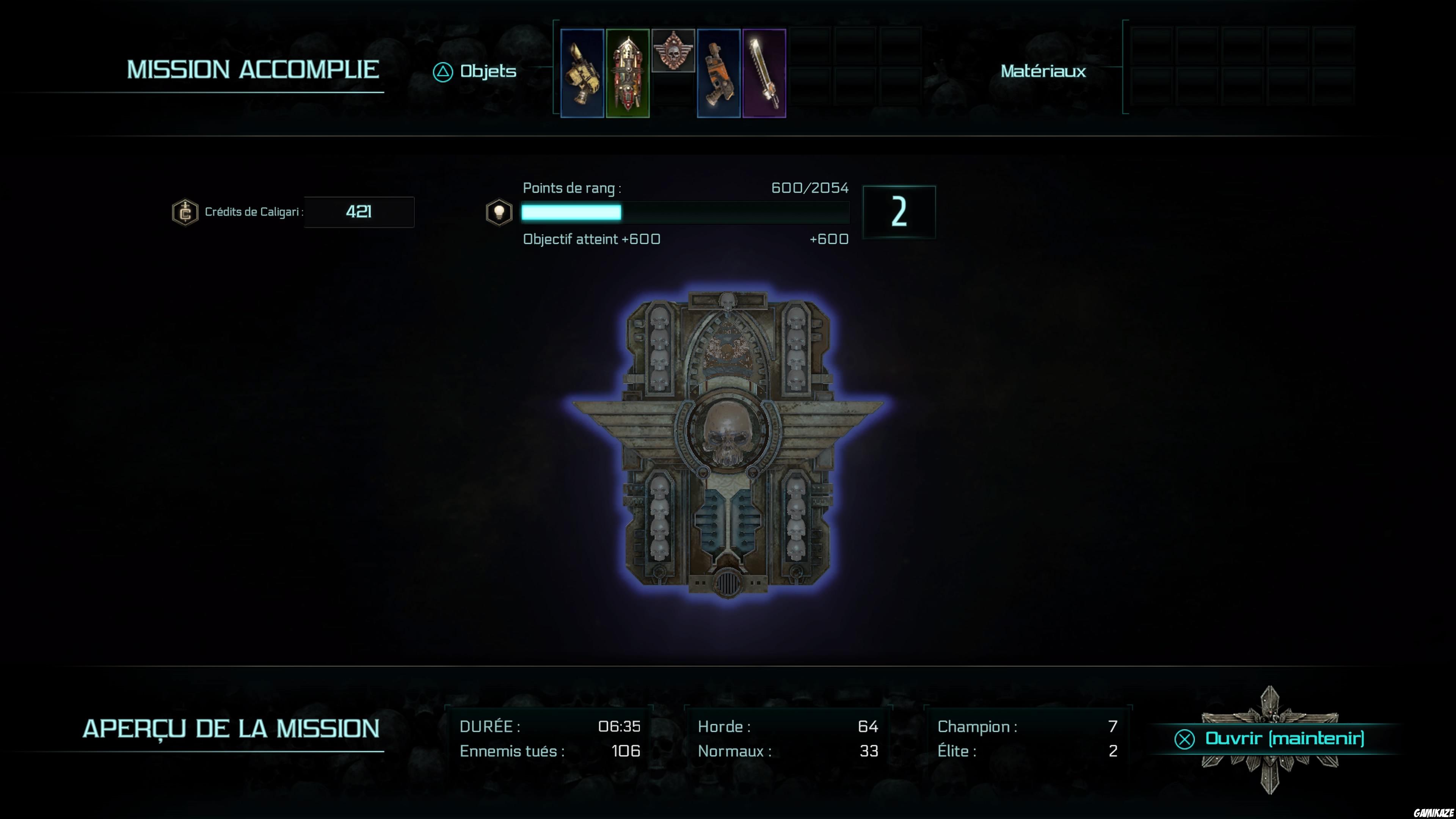Click the credits value field showing 421
Screen dimensions: 1456x819
tap(358, 212)
